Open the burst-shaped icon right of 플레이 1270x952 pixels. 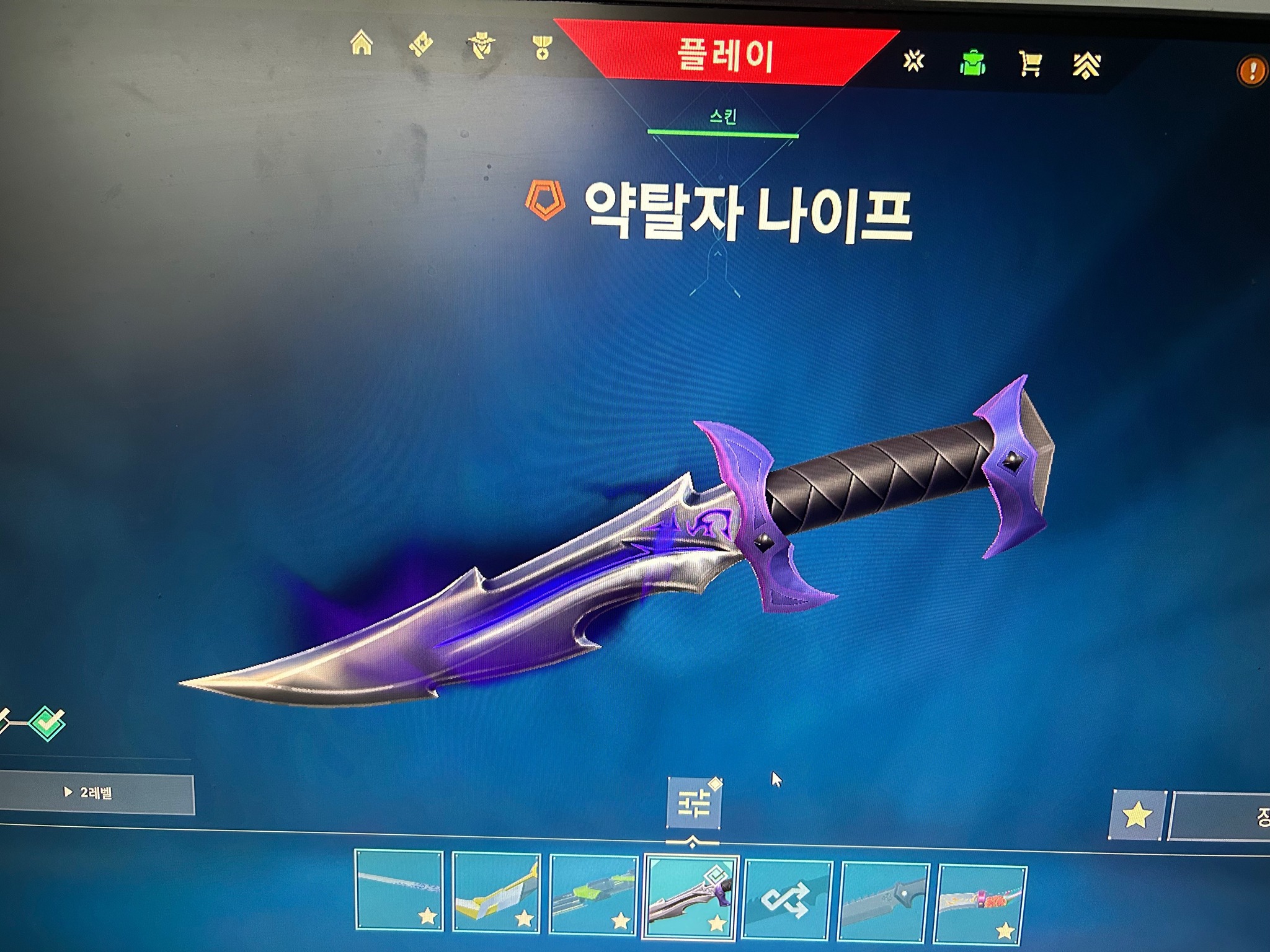pyautogui.click(x=913, y=61)
